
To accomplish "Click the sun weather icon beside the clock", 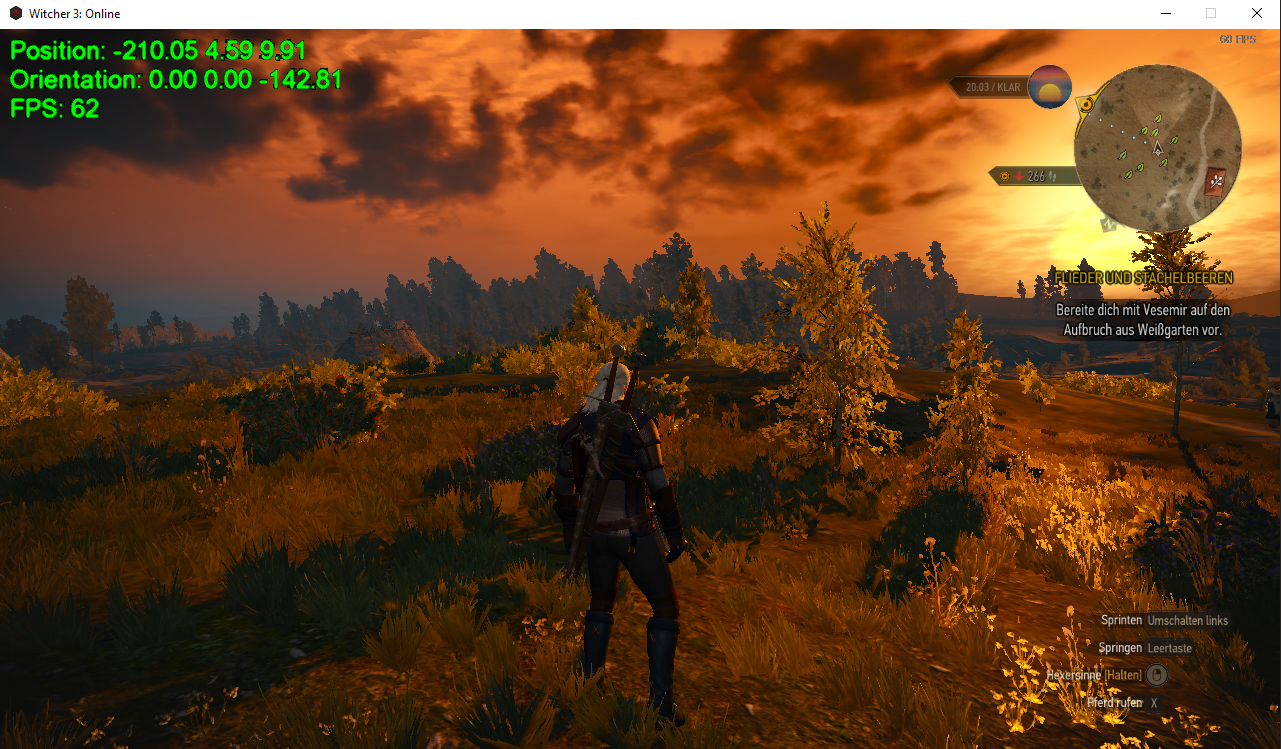I will (x=1050, y=88).
